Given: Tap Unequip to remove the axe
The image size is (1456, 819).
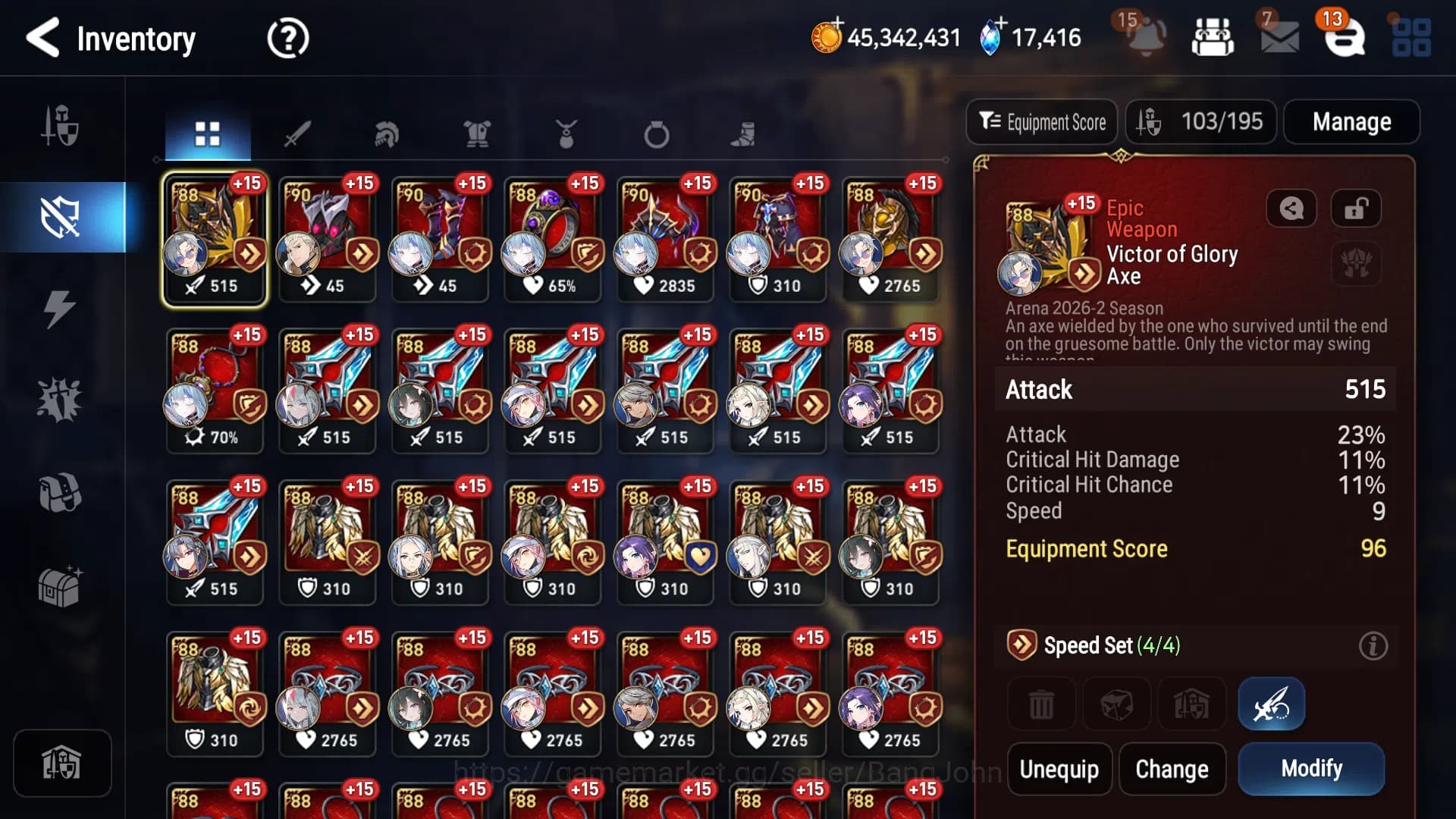Looking at the screenshot, I should [1059, 768].
